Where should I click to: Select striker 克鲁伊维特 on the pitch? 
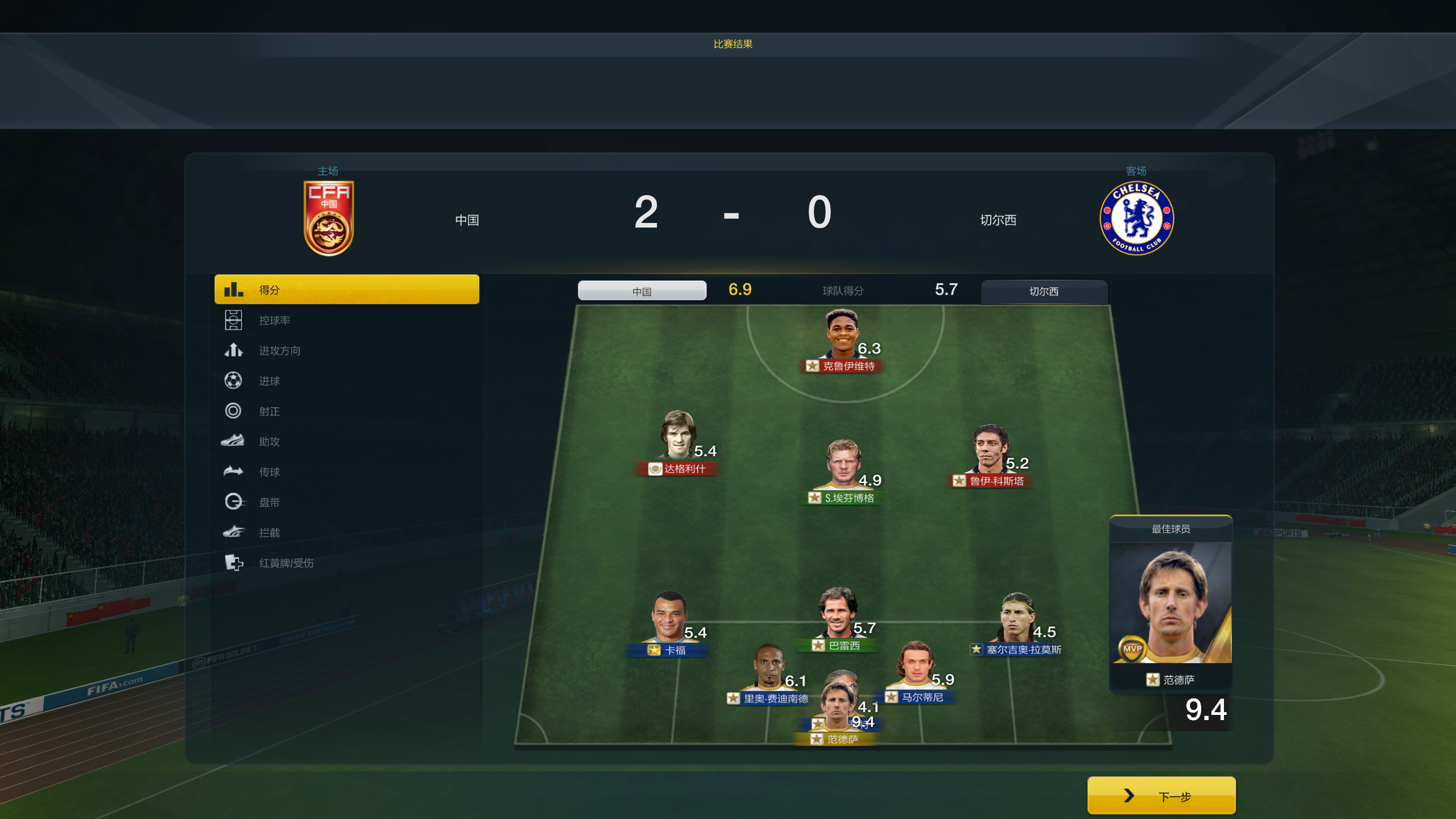click(x=842, y=337)
